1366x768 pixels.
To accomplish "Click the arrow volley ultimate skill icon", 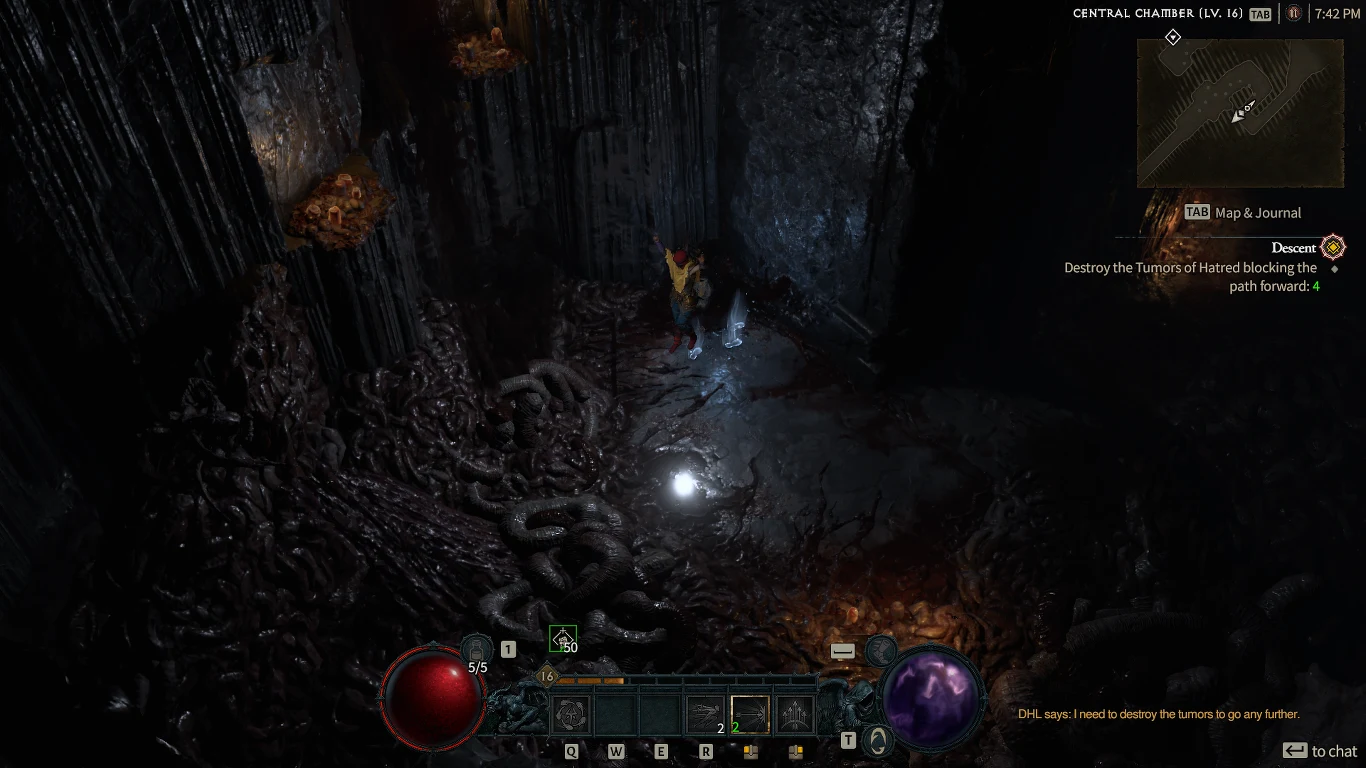I will (796, 712).
